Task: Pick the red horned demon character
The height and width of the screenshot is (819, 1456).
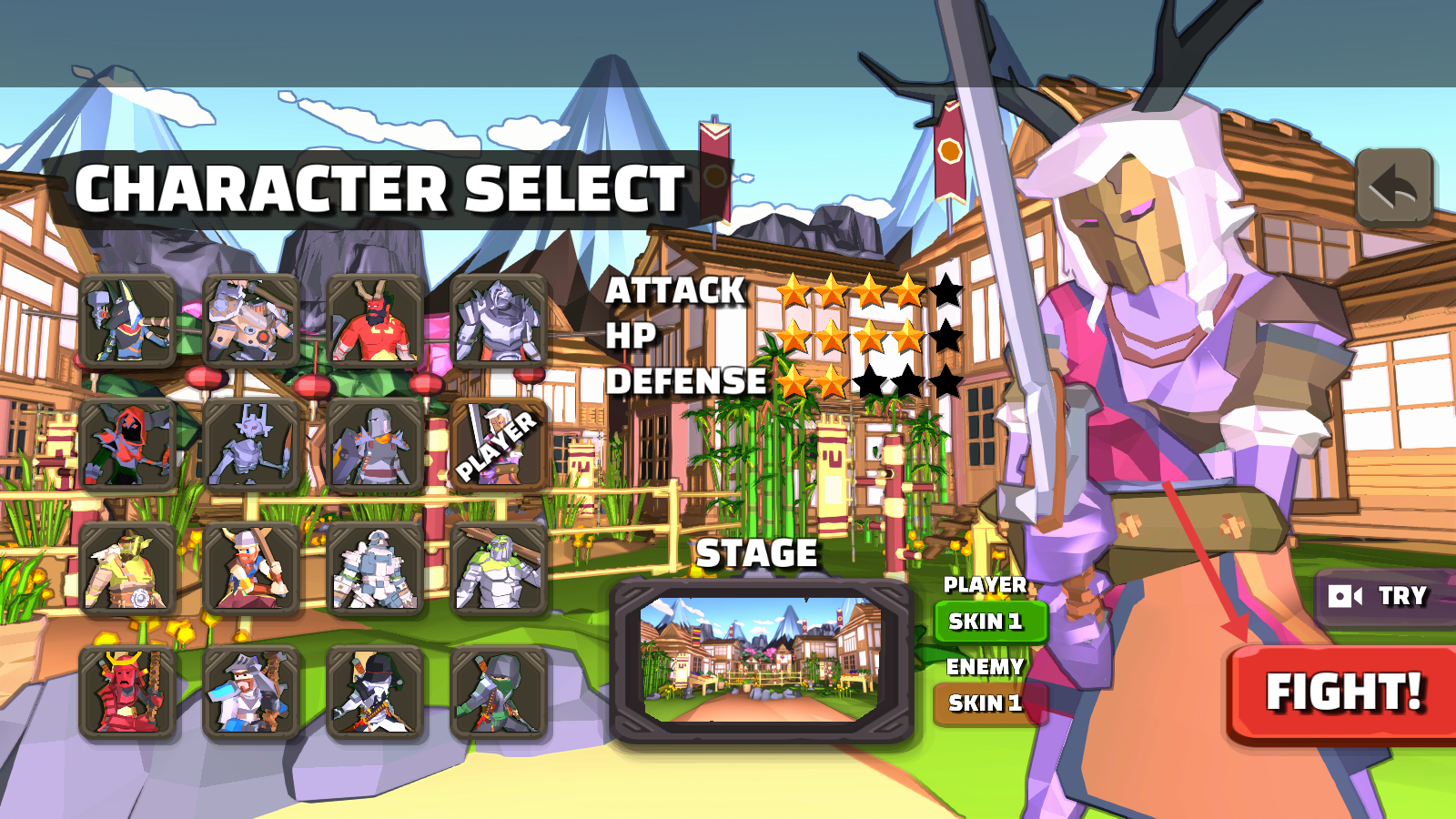Action: point(375,321)
